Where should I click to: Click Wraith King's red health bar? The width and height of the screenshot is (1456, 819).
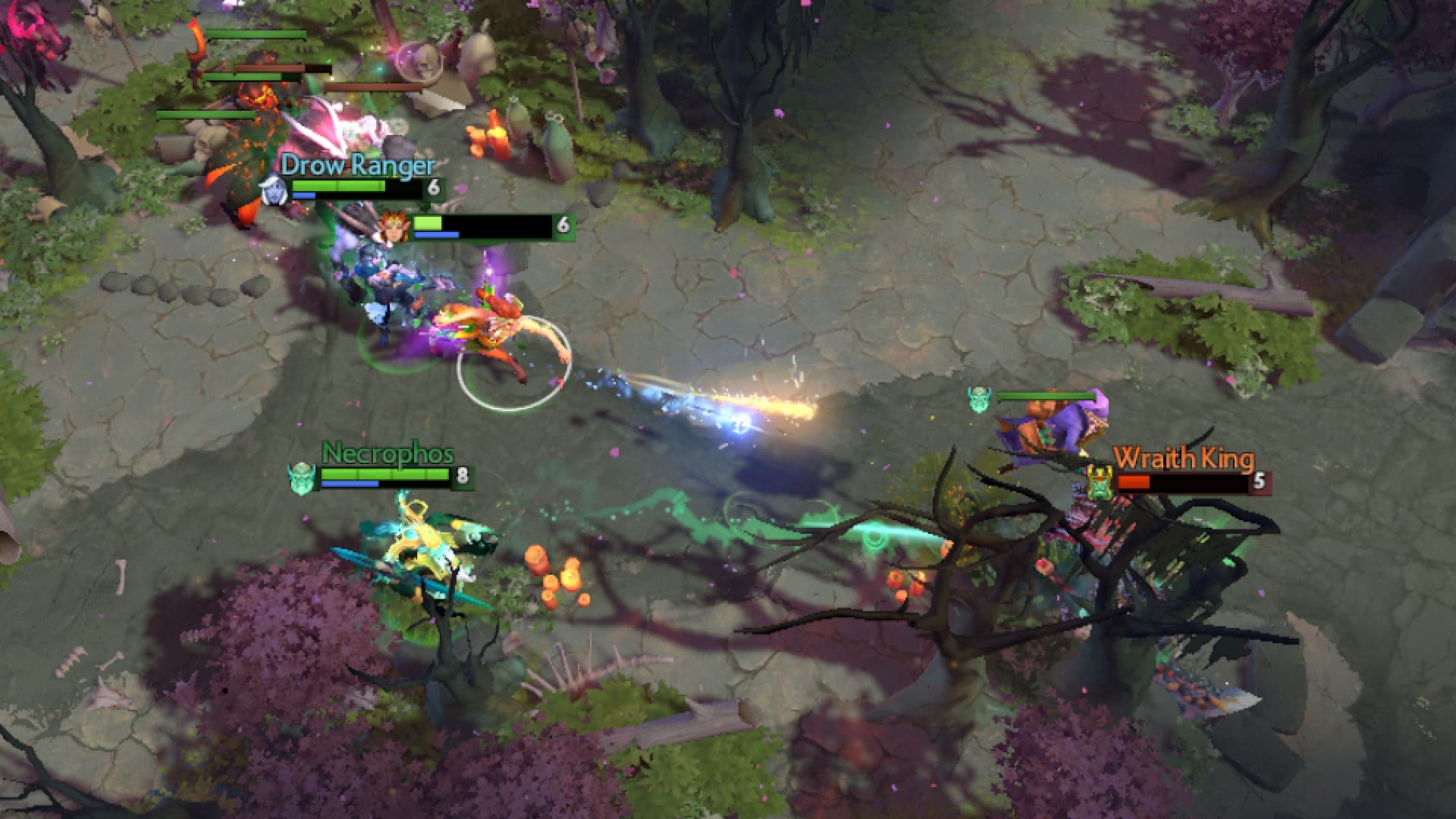click(1134, 482)
